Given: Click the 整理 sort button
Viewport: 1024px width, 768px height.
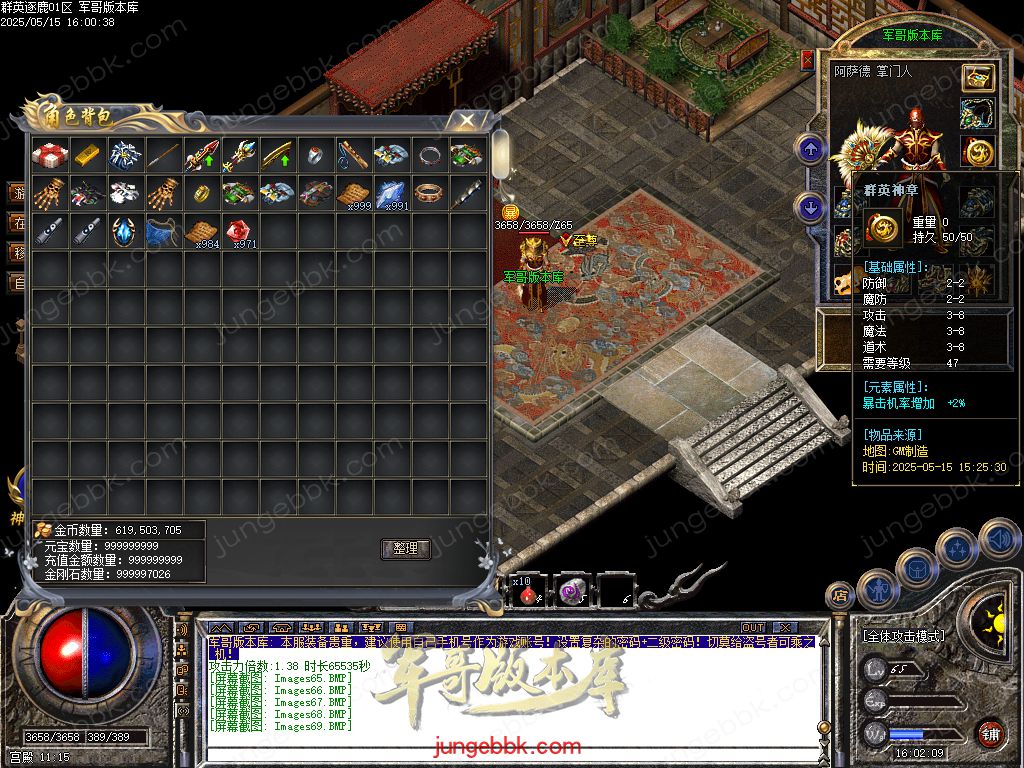Looking at the screenshot, I should (x=405, y=549).
